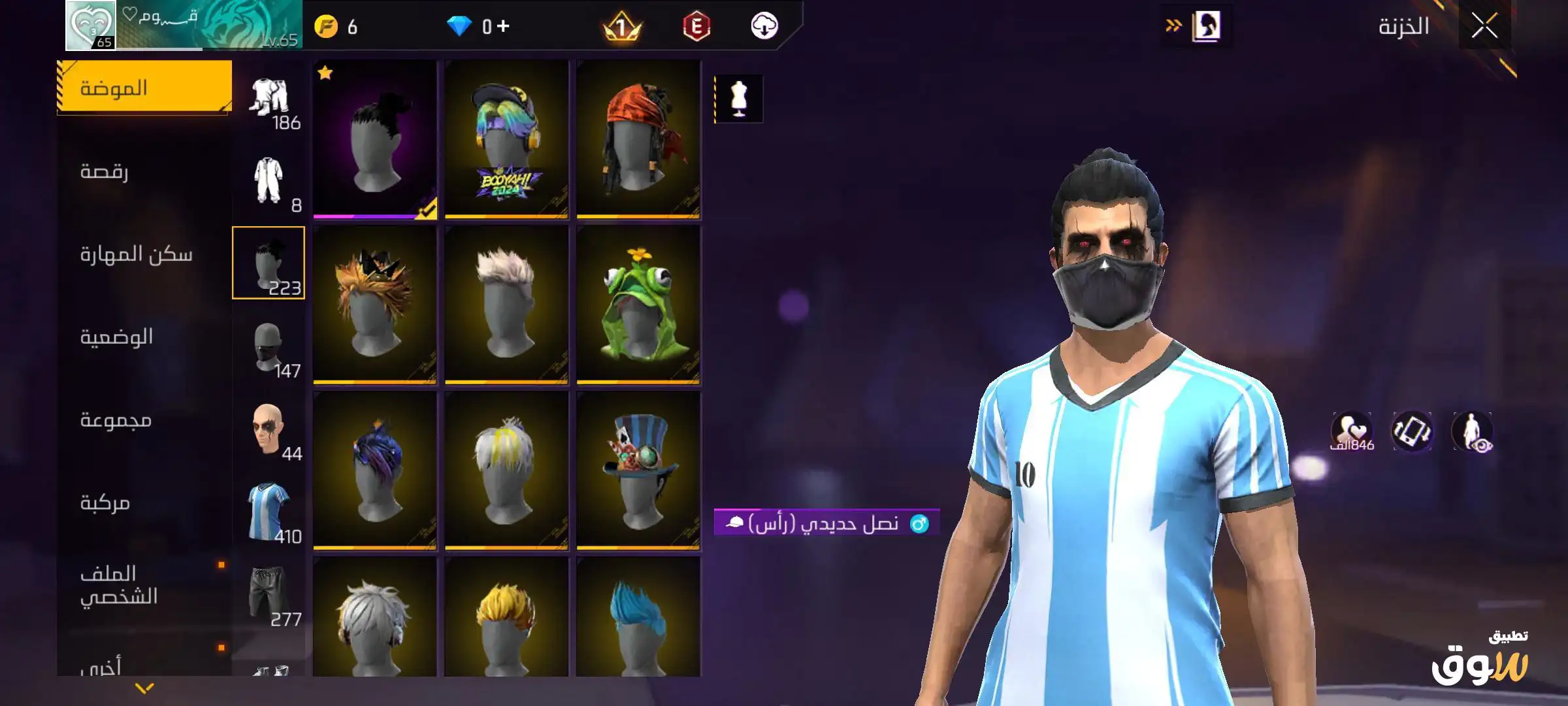
Task: Select the red bandana dreadlocks head
Action: click(x=638, y=139)
